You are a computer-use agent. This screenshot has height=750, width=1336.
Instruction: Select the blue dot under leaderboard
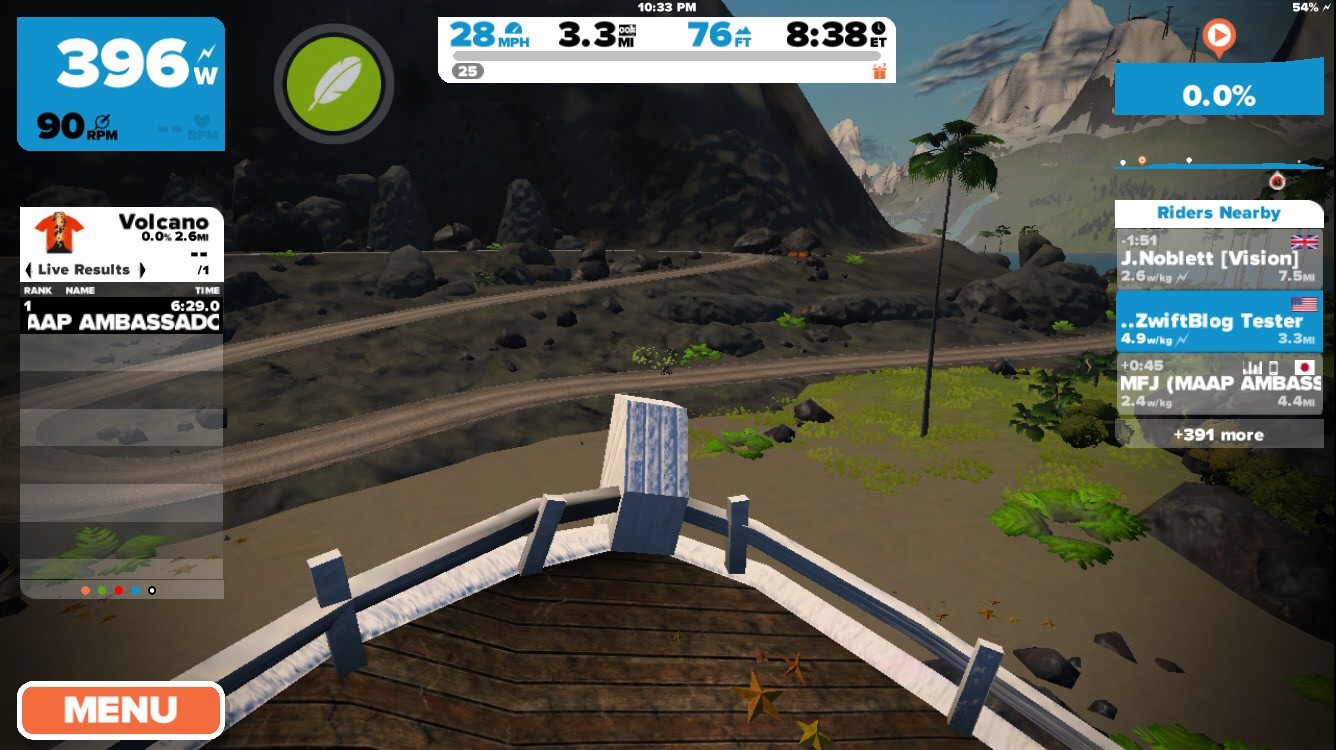(x=135, y=591)
